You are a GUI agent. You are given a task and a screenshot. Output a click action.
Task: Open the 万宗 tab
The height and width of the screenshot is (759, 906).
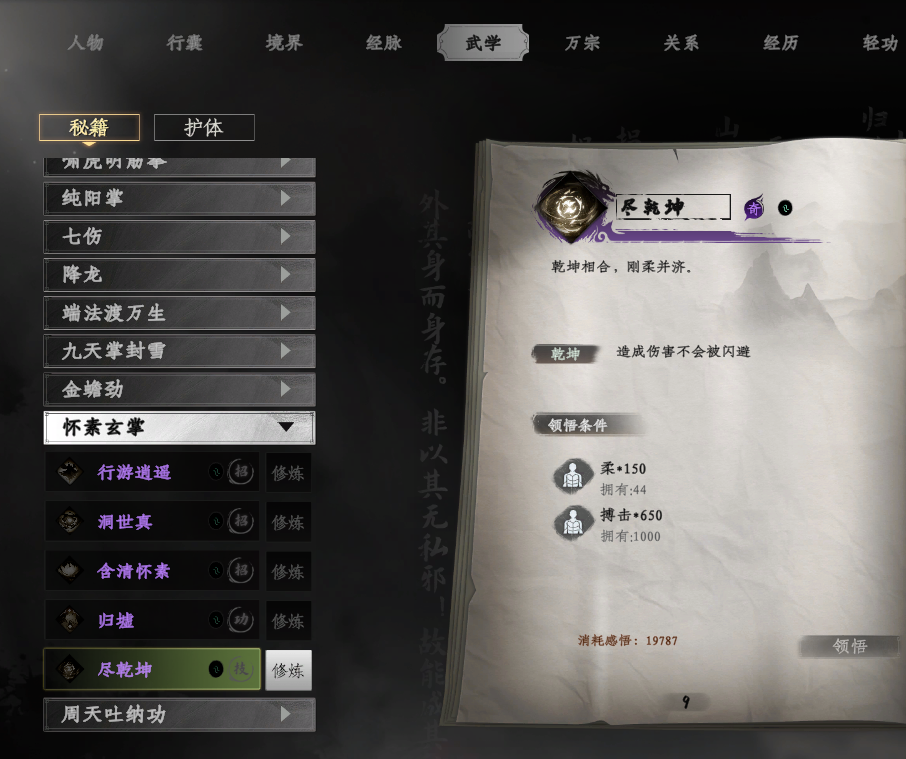click(x=583, y=43)
